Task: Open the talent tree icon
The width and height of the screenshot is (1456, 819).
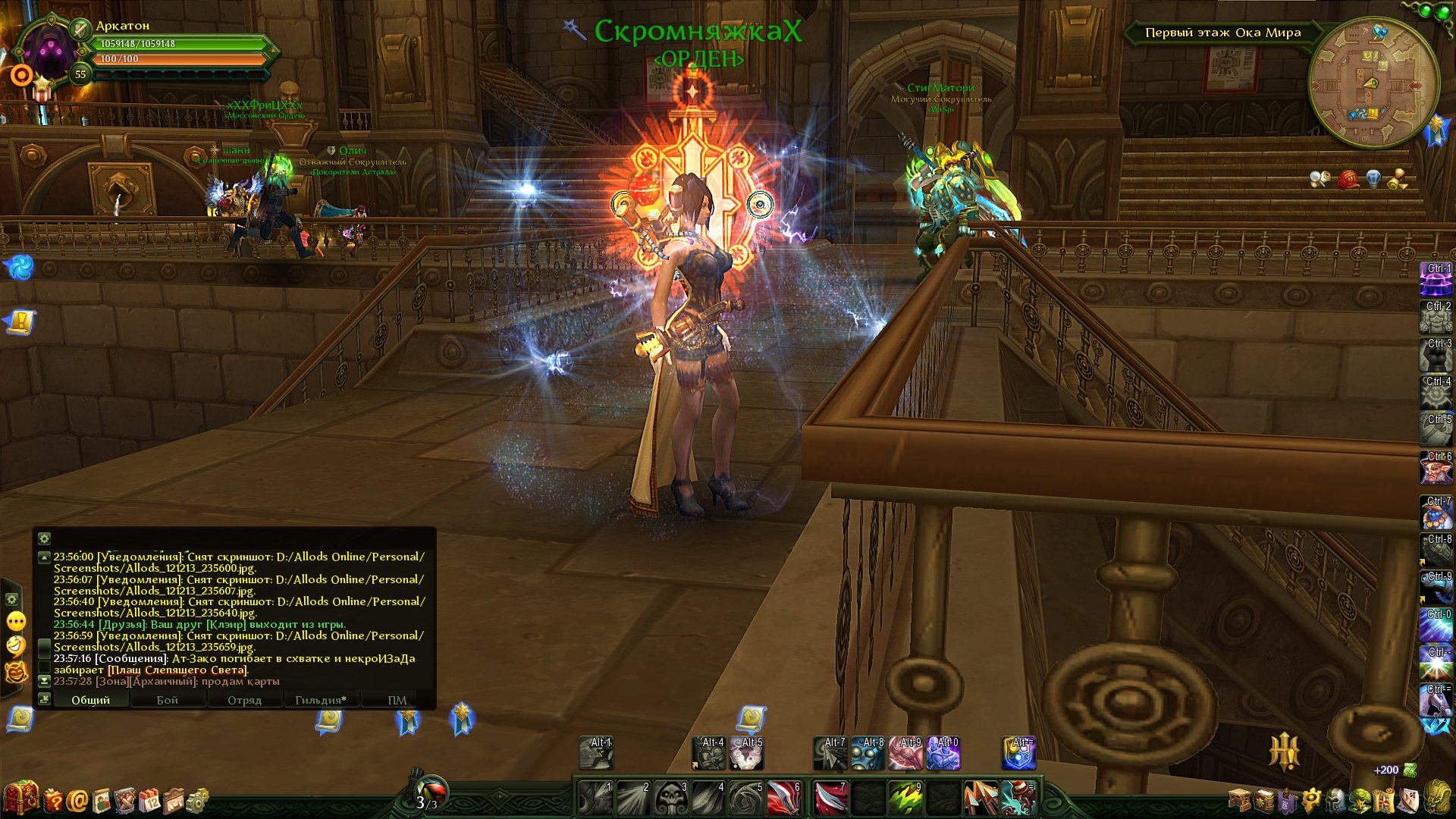Action: pyautogui.click(x=1360, y=800)
